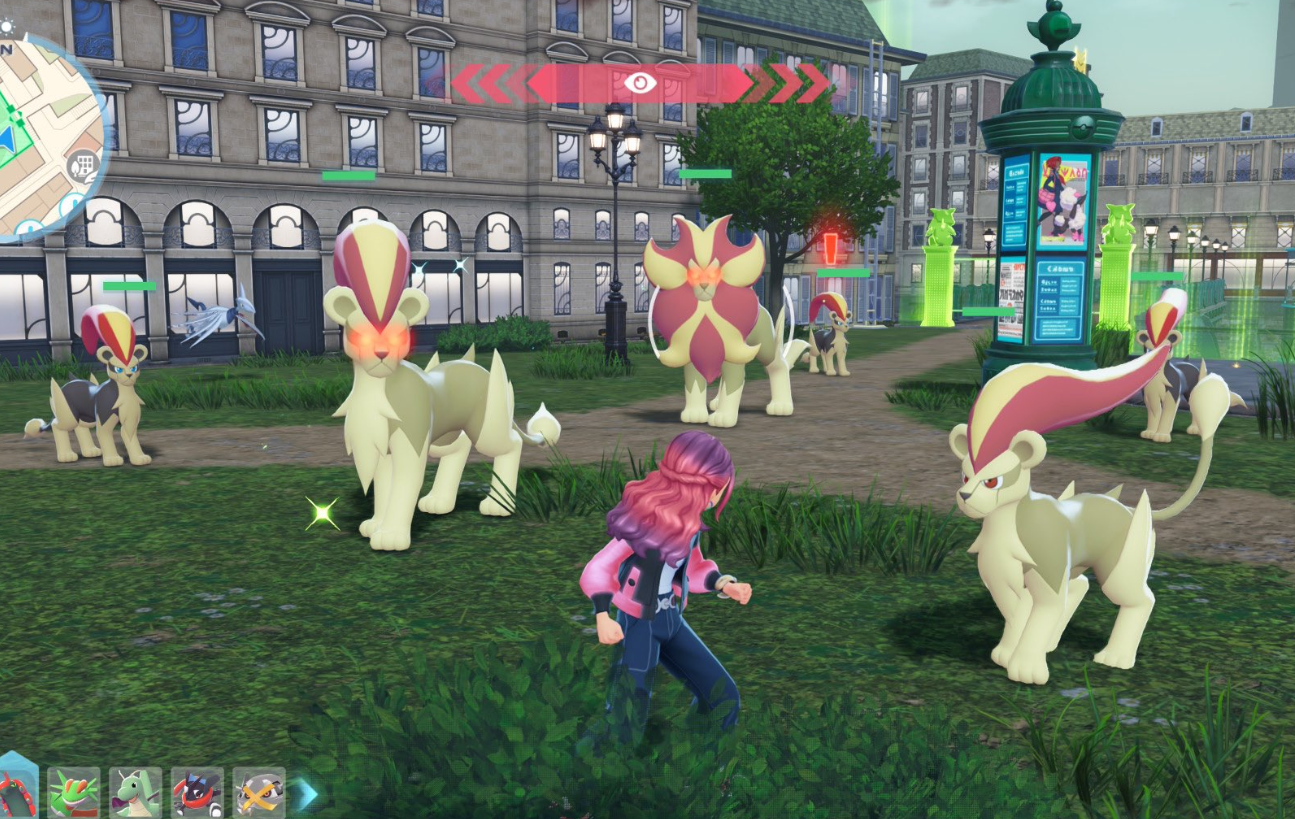Click the cyan arrow beside the party bar
Viewport: 1295px width, 819px height.
(x=307, y=794)
